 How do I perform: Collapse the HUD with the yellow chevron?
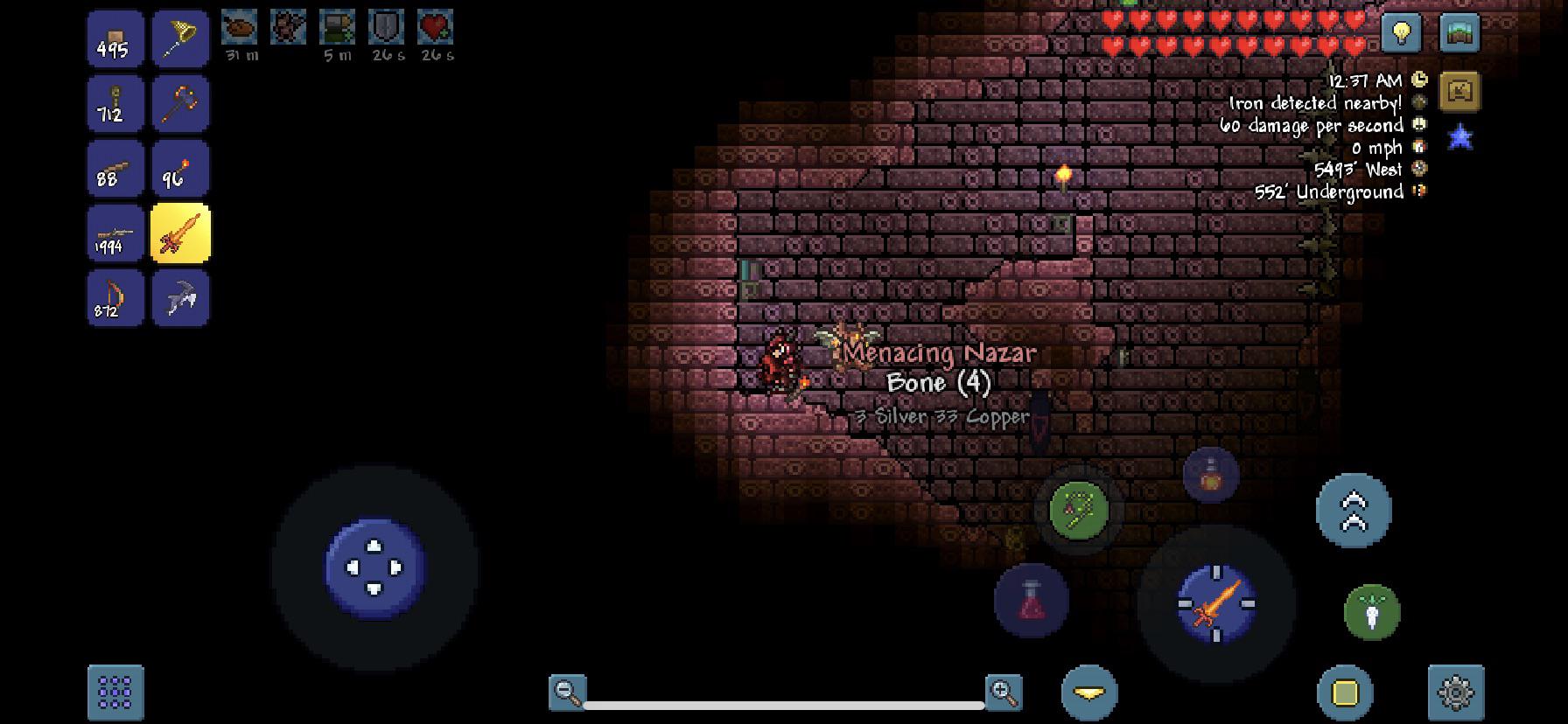tap(1088, 691)
